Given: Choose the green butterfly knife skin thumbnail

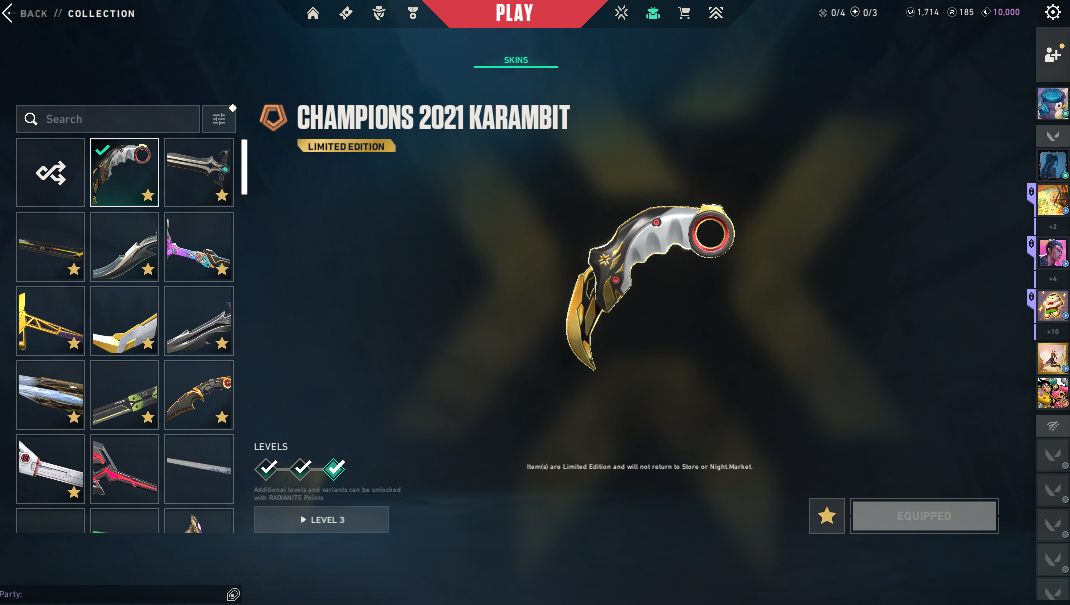Looking at the screenshot, I should point(125,395).
